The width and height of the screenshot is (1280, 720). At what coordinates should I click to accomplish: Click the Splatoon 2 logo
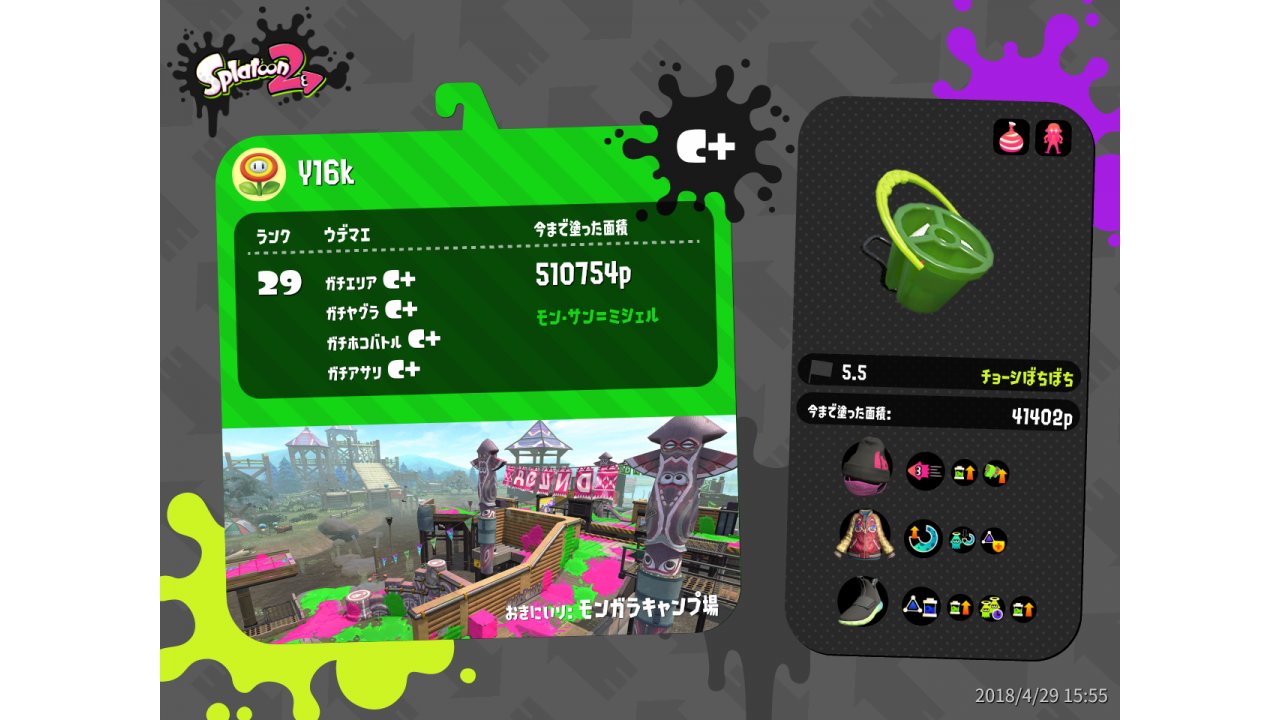[x=260, y=73]
